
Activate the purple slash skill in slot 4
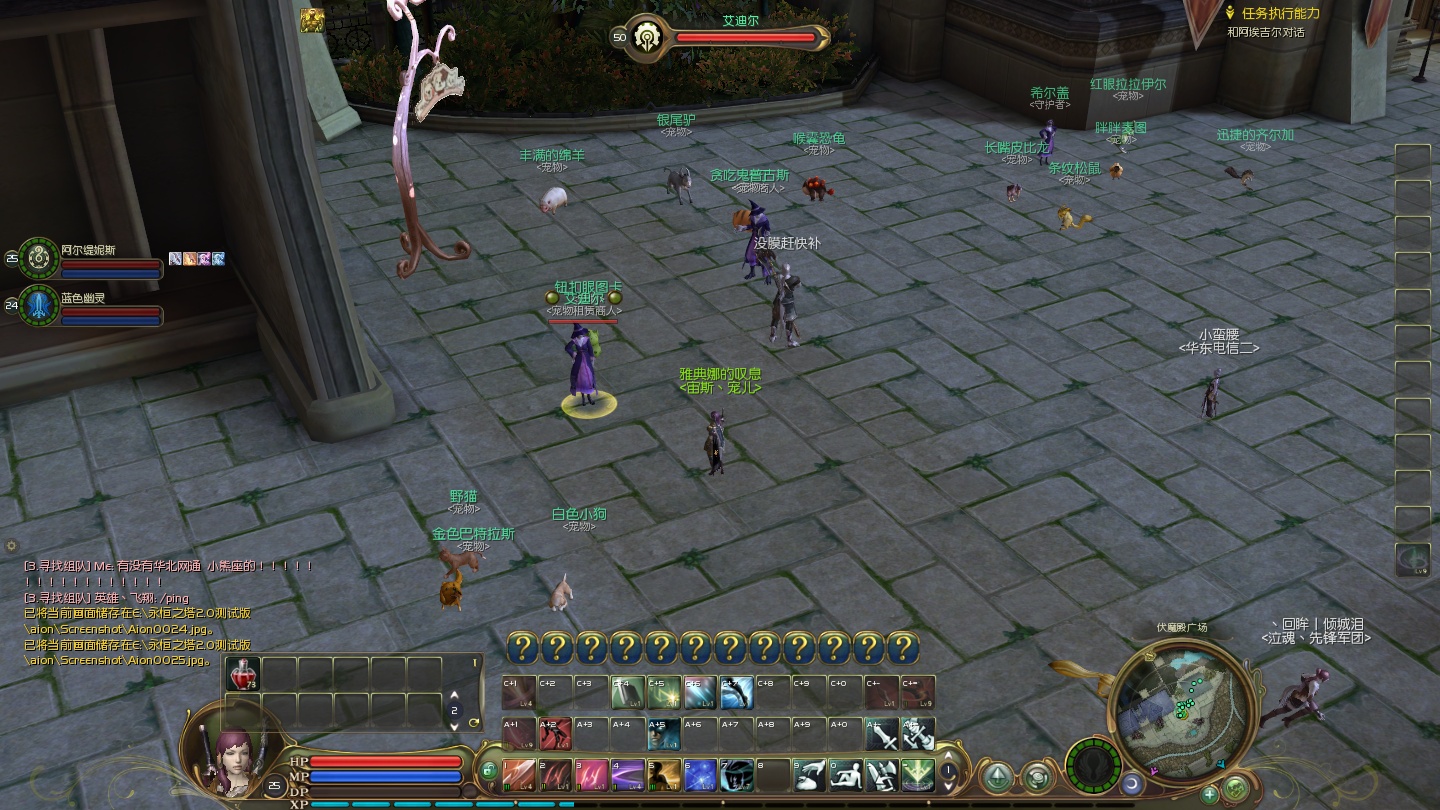point(628,774)
